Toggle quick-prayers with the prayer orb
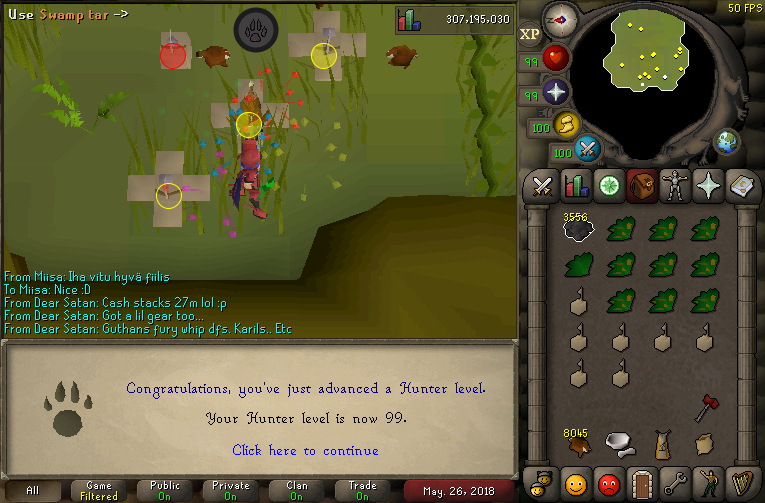Viewport: 765px width, 503px height. (555, 93)
